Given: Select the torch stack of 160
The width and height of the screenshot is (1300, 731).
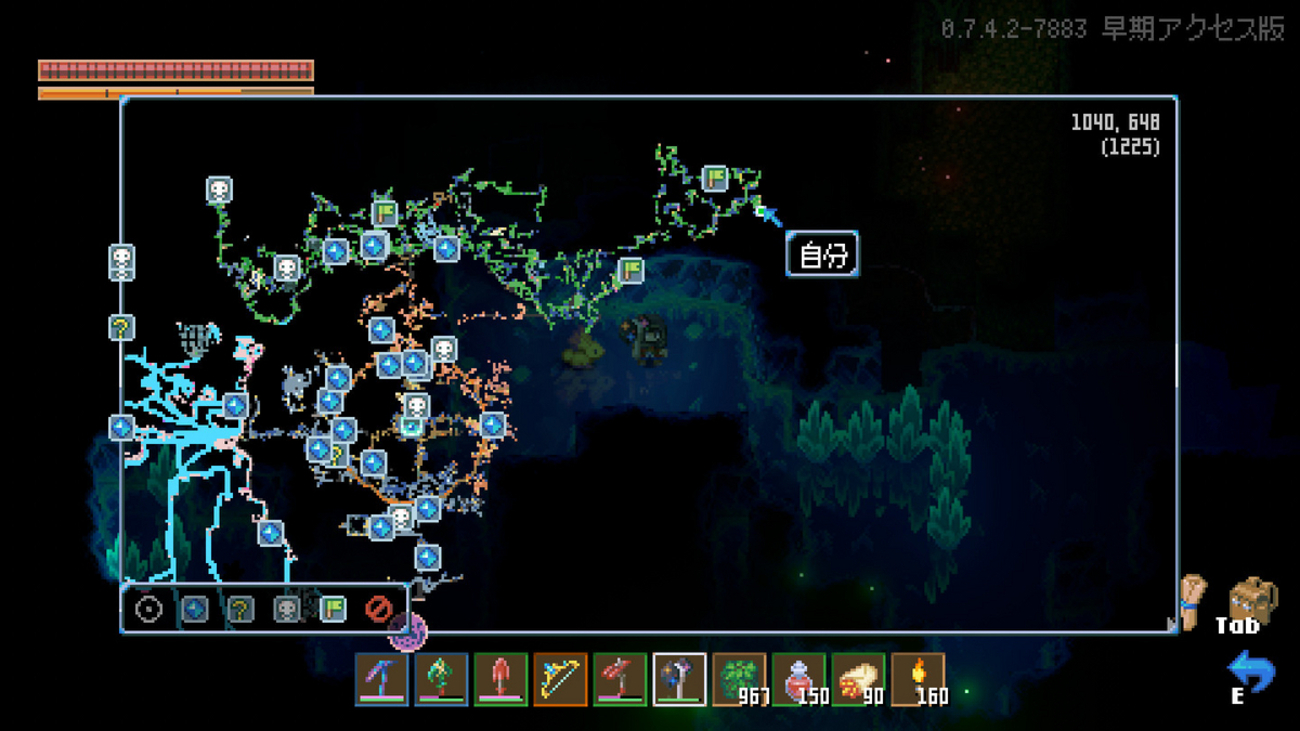Looking at the screenshot, I should (x=917, y=680).
